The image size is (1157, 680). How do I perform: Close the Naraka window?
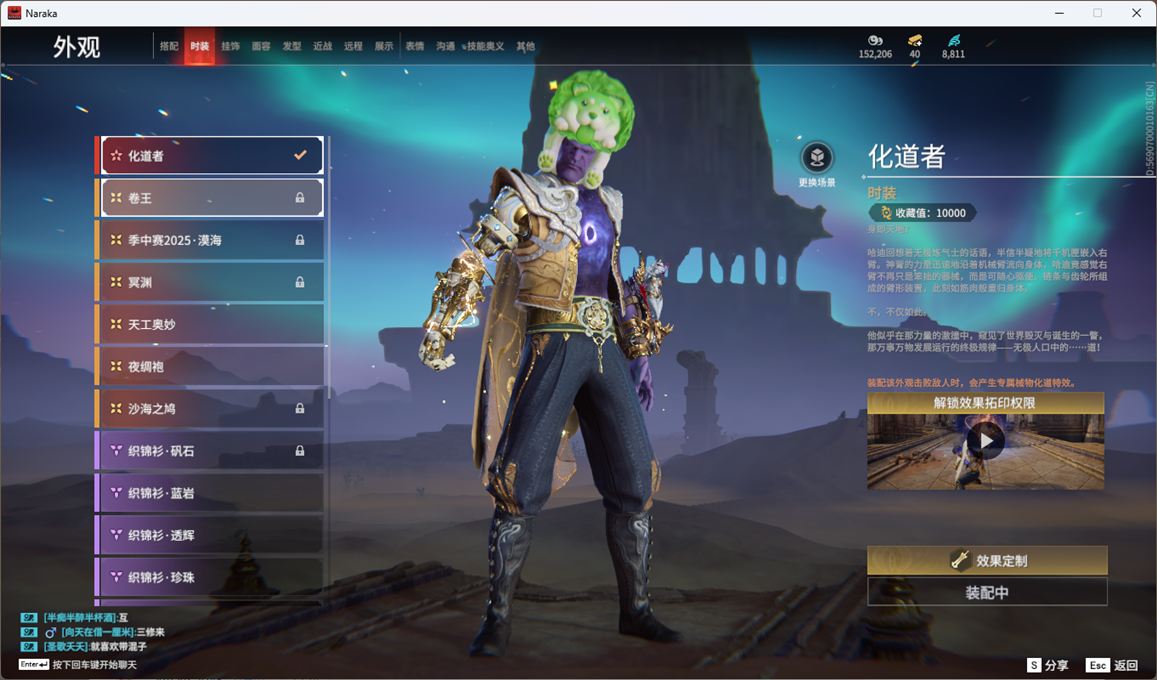click(x=1136, y=13)
